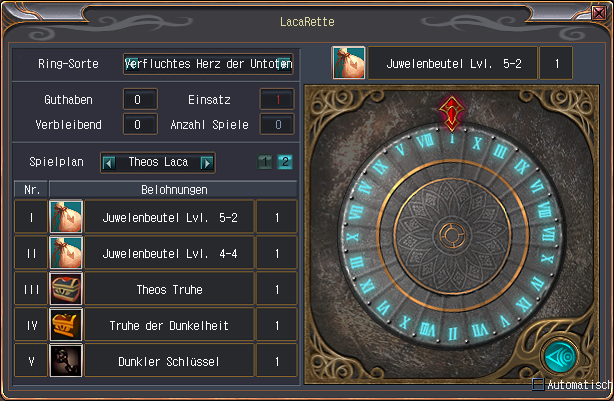
Task: Click the current prize icon above the wheel
Action: 348,63
